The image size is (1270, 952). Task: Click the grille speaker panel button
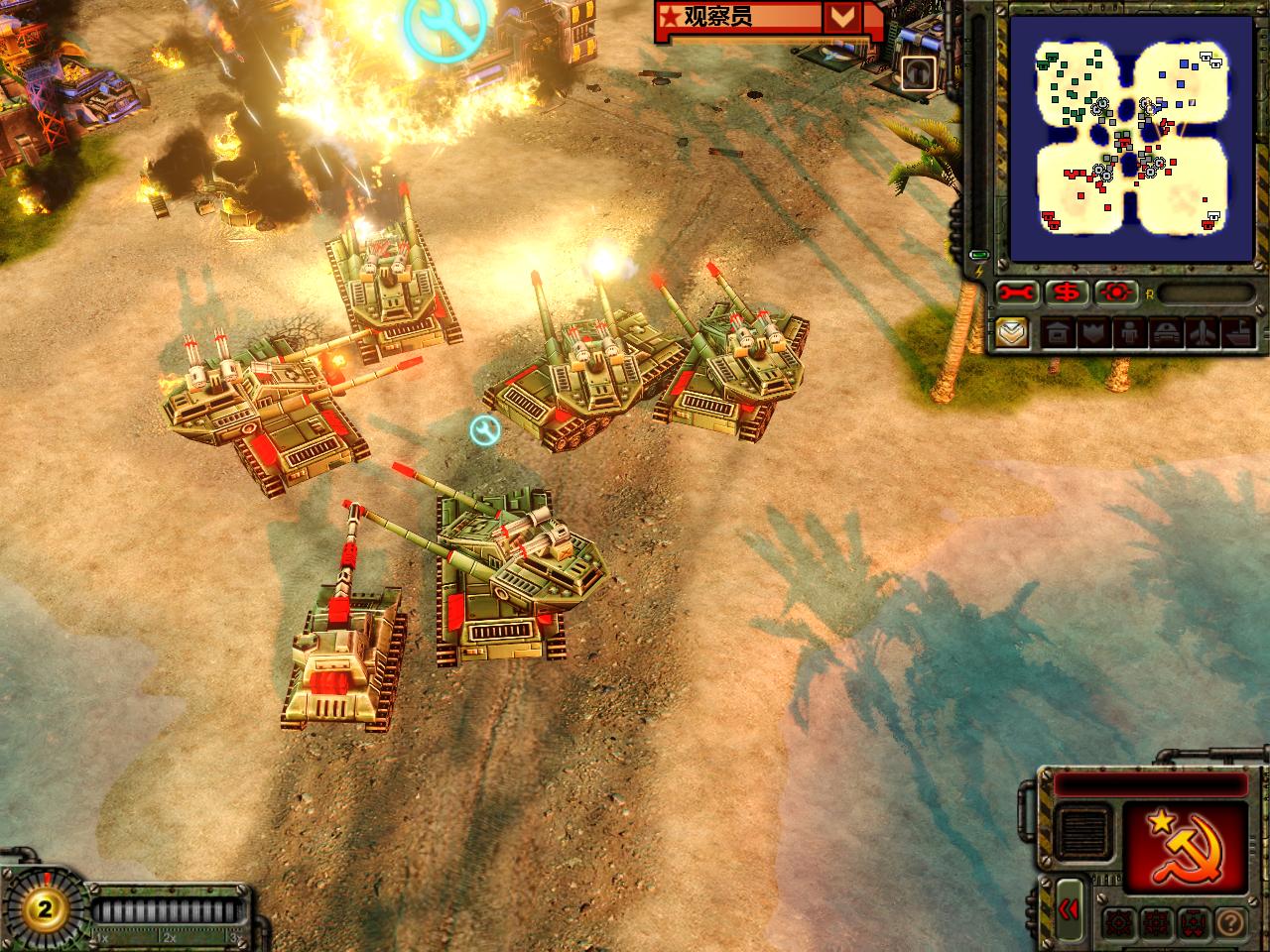pos(1083,831)
